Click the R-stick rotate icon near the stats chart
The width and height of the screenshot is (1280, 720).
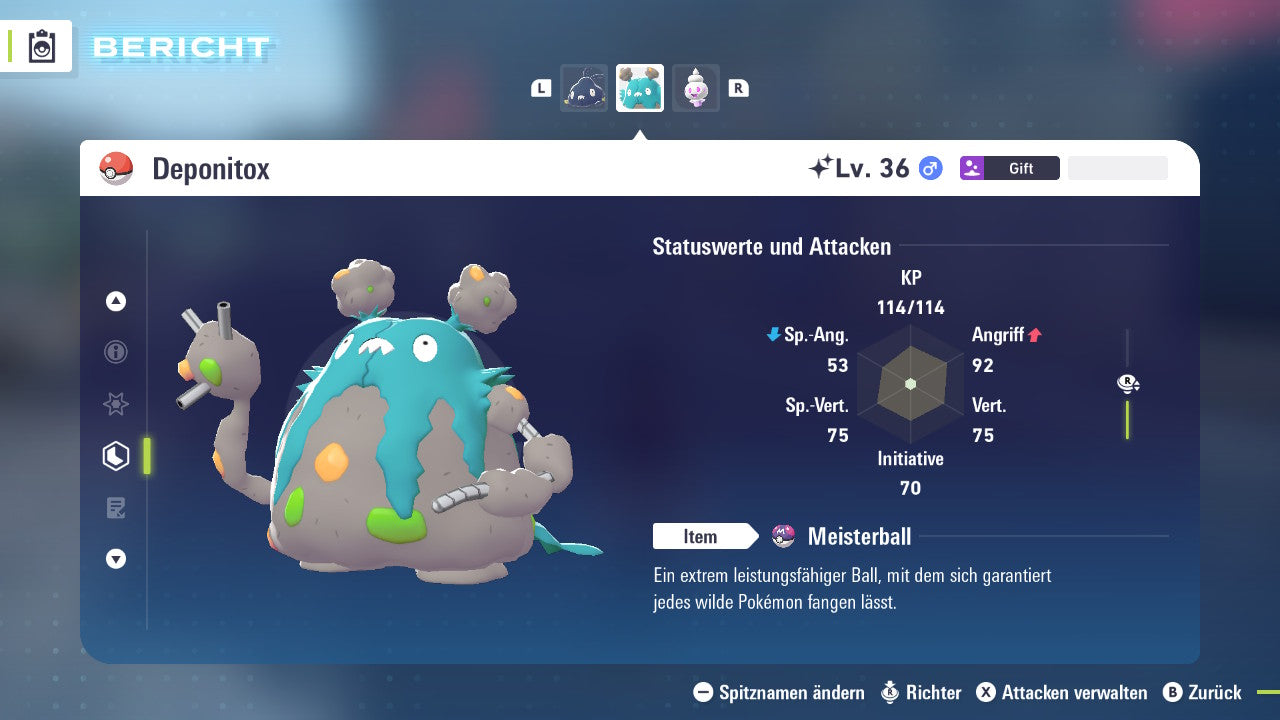(x=1128, y=382)
